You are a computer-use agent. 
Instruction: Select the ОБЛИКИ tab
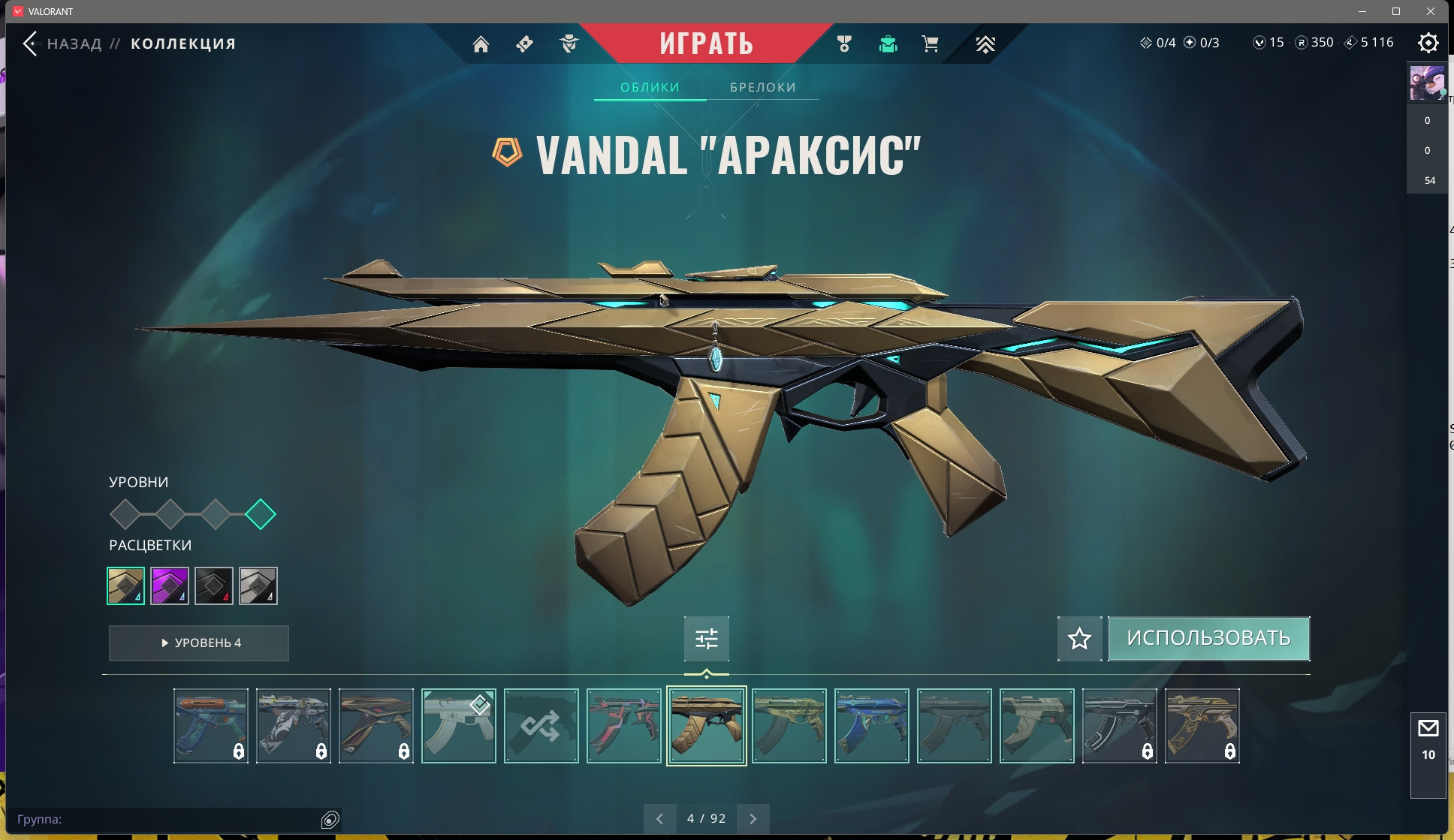click(x=650, y=87)
